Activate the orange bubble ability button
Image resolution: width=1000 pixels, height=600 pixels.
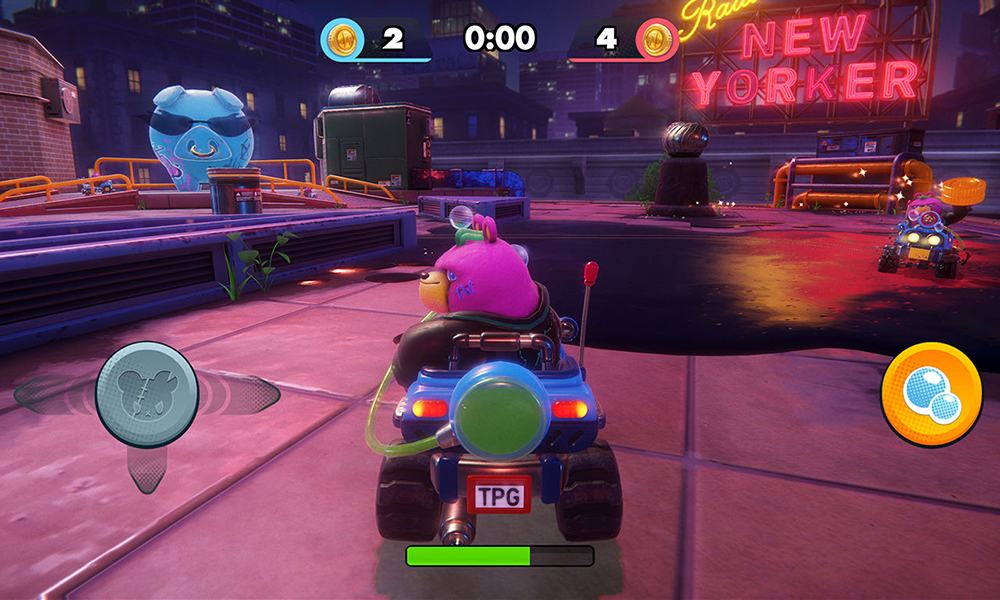(931, 394)
